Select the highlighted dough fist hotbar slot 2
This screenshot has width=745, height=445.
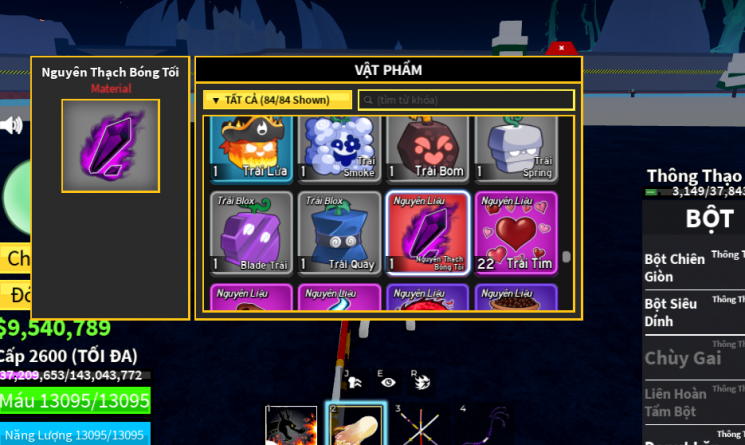click(x=354, y=426)
